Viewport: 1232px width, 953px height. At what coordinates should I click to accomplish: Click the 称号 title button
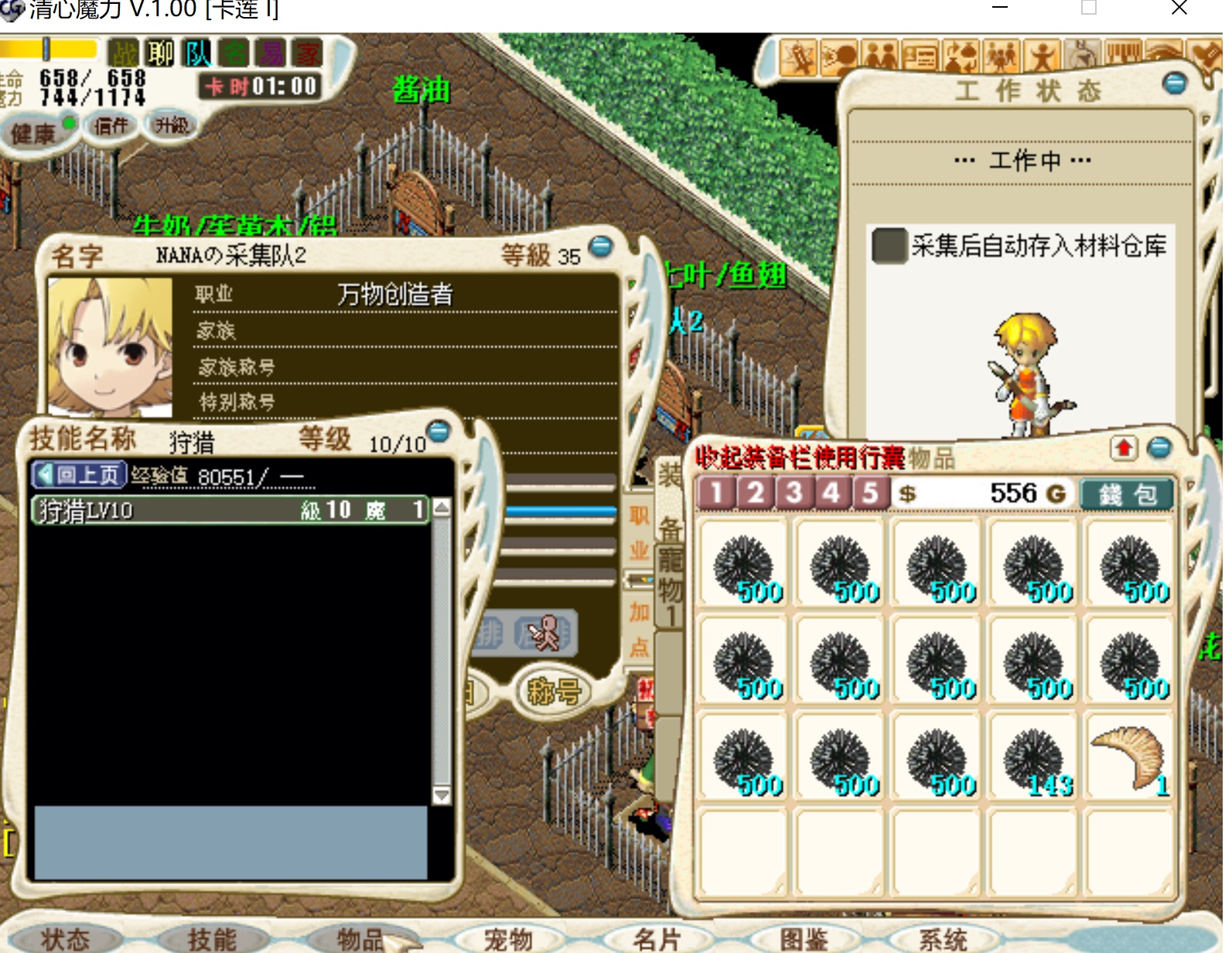click(x=554, y=691)
